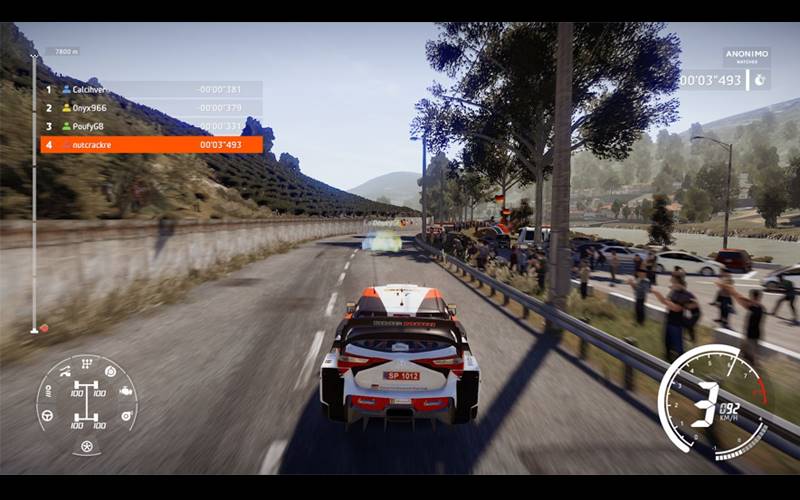
Task: Select the highlighted nutcrackre row
Action: (151, 145)
